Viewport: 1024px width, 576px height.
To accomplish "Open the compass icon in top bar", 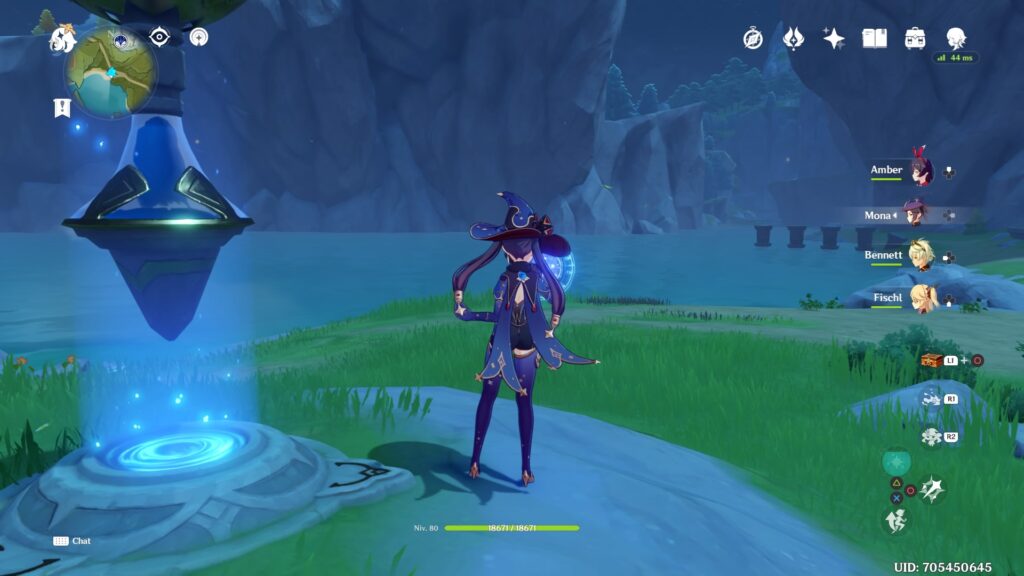I will pos(753,39).
